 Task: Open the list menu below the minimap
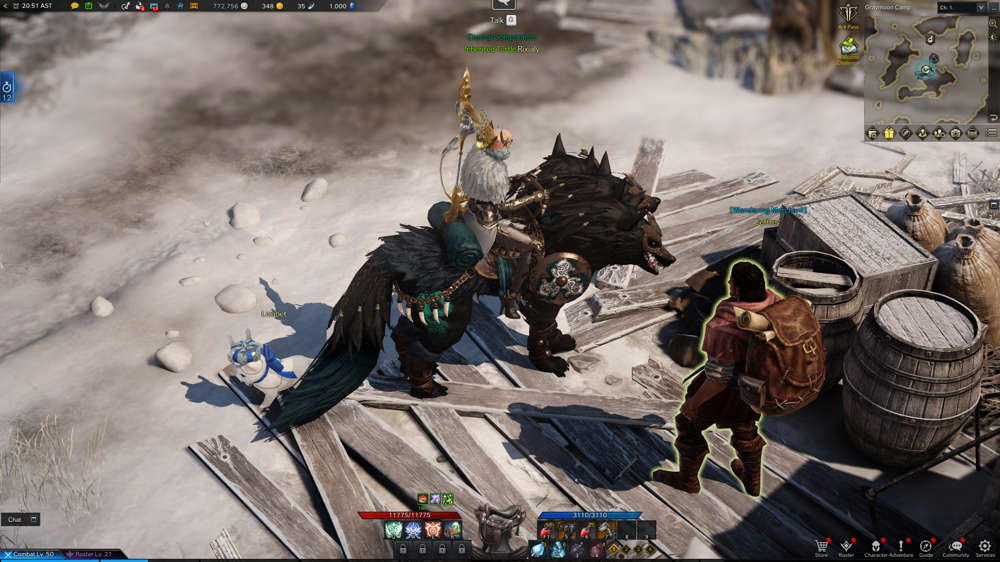click(991, 133)
